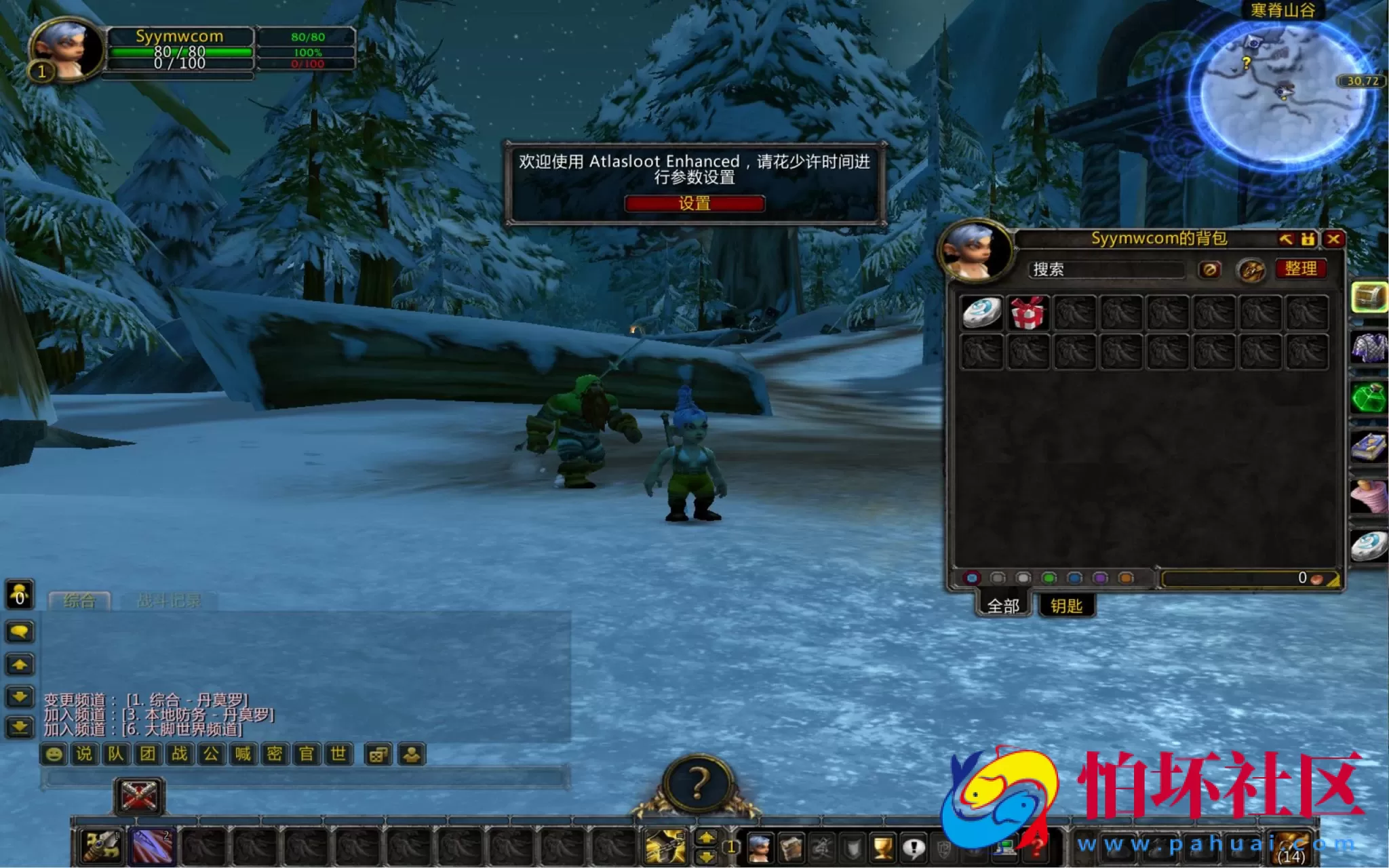Toggle the purple quality filter dot in the bag
The height and width of the screenshot is (868, 1389).
pyautogui.click(x=1100, y=578)
